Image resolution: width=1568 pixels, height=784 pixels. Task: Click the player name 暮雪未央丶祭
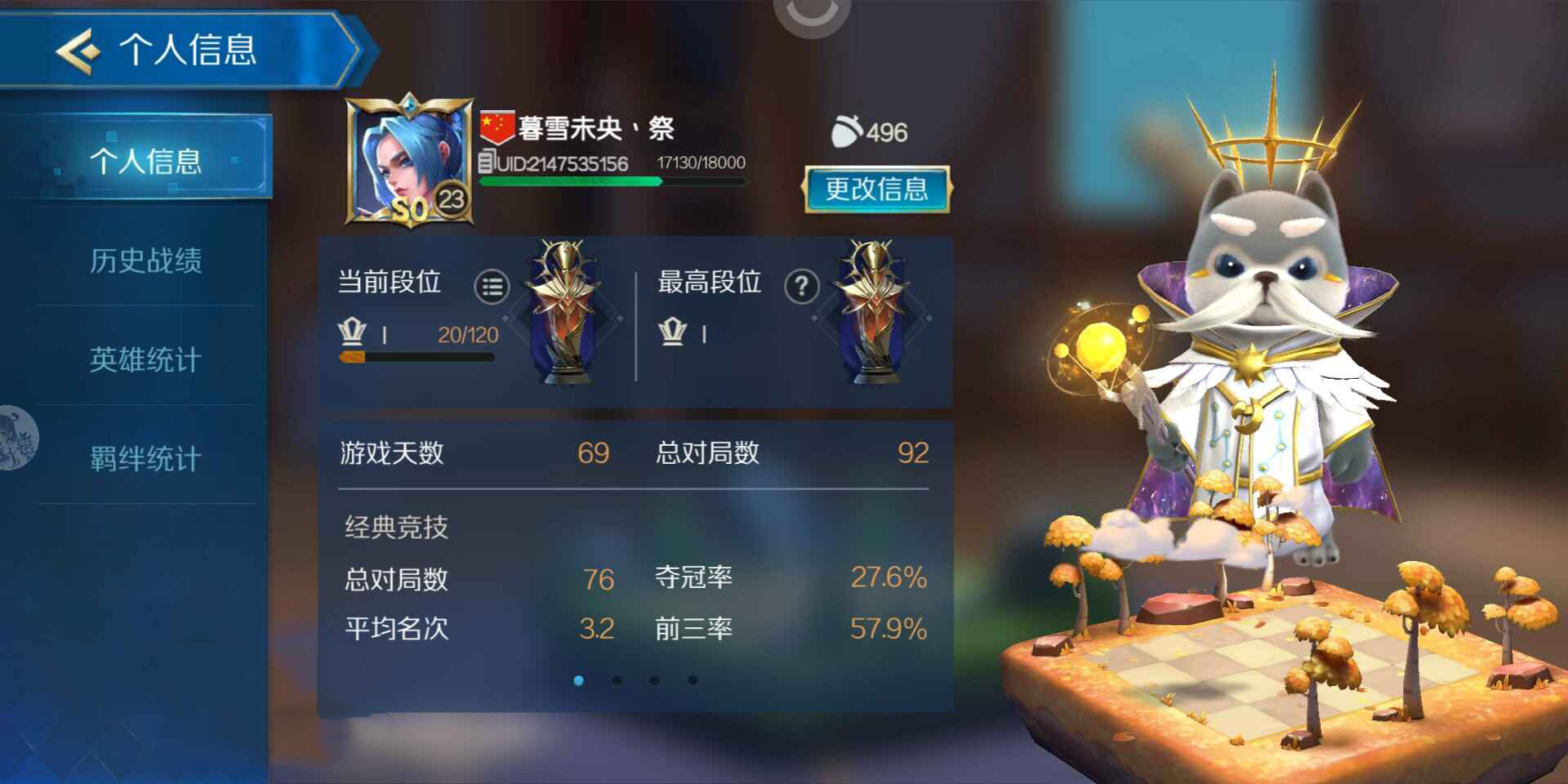point(595,129)
